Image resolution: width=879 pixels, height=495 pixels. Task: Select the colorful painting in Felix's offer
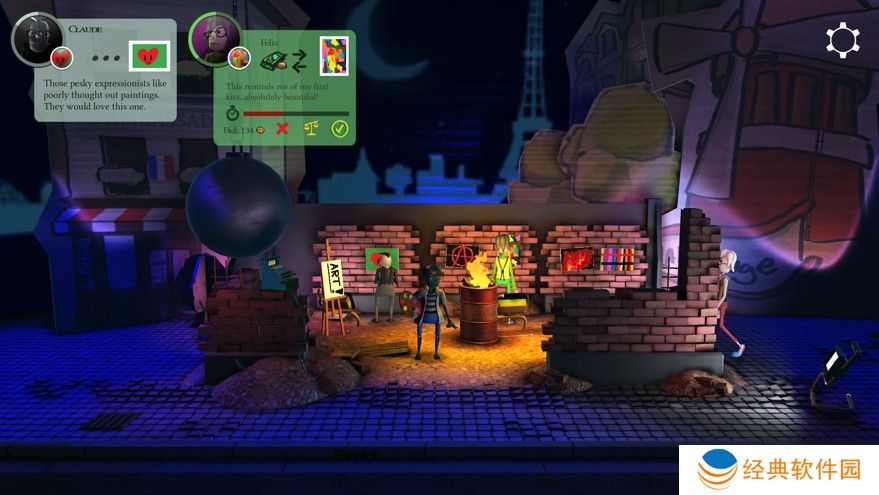pos(333,55)
